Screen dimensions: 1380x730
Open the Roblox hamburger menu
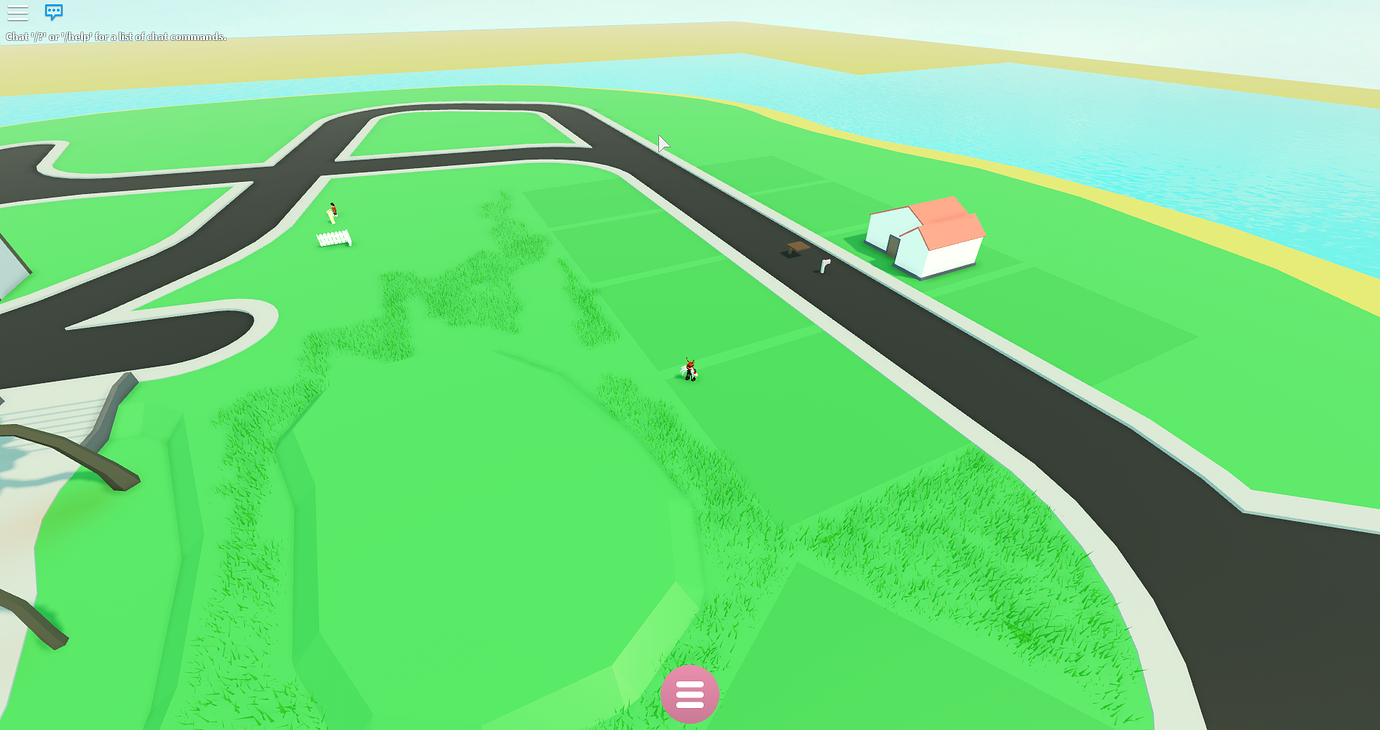[17, 12]
